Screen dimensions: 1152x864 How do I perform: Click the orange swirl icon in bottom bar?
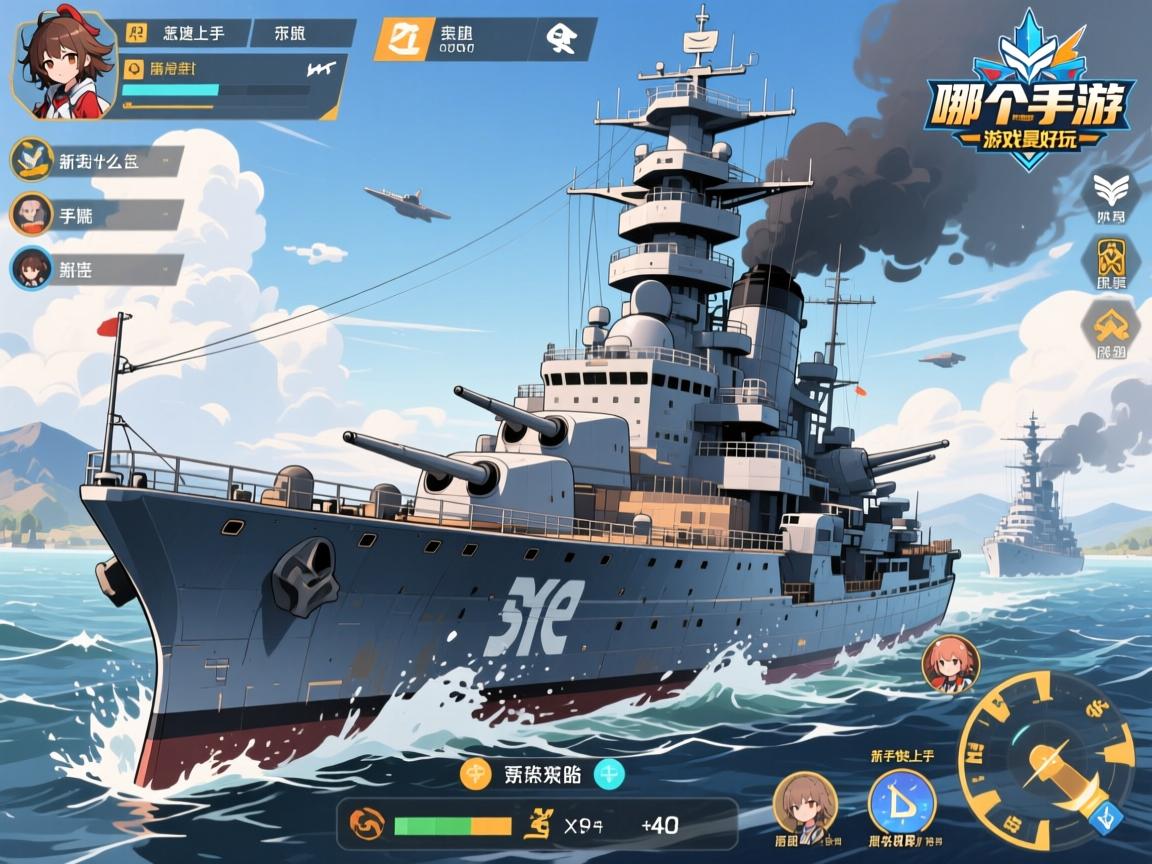coord(366,825)
